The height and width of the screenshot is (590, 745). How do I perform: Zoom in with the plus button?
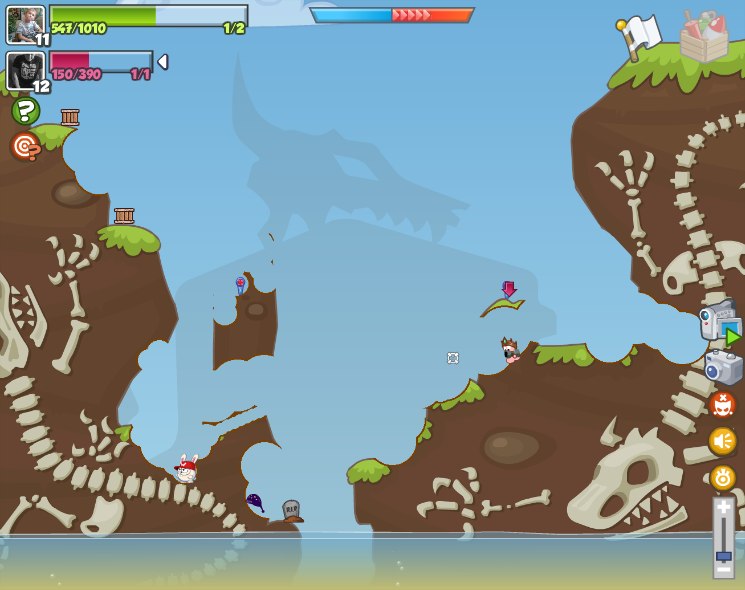[724, 507]
